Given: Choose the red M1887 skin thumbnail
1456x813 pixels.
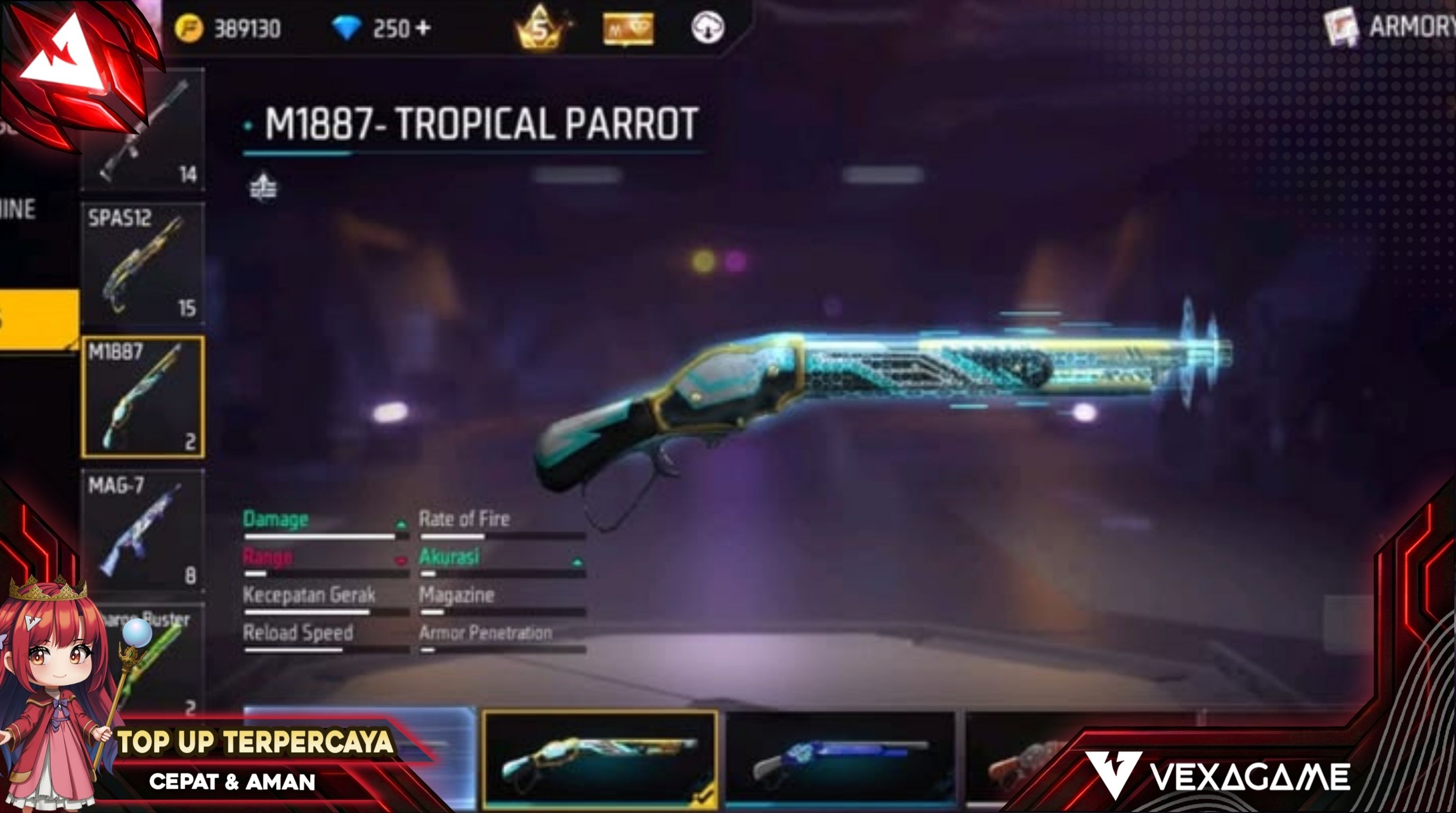Looking at the screenshot, I should (x=1017, y=761).
